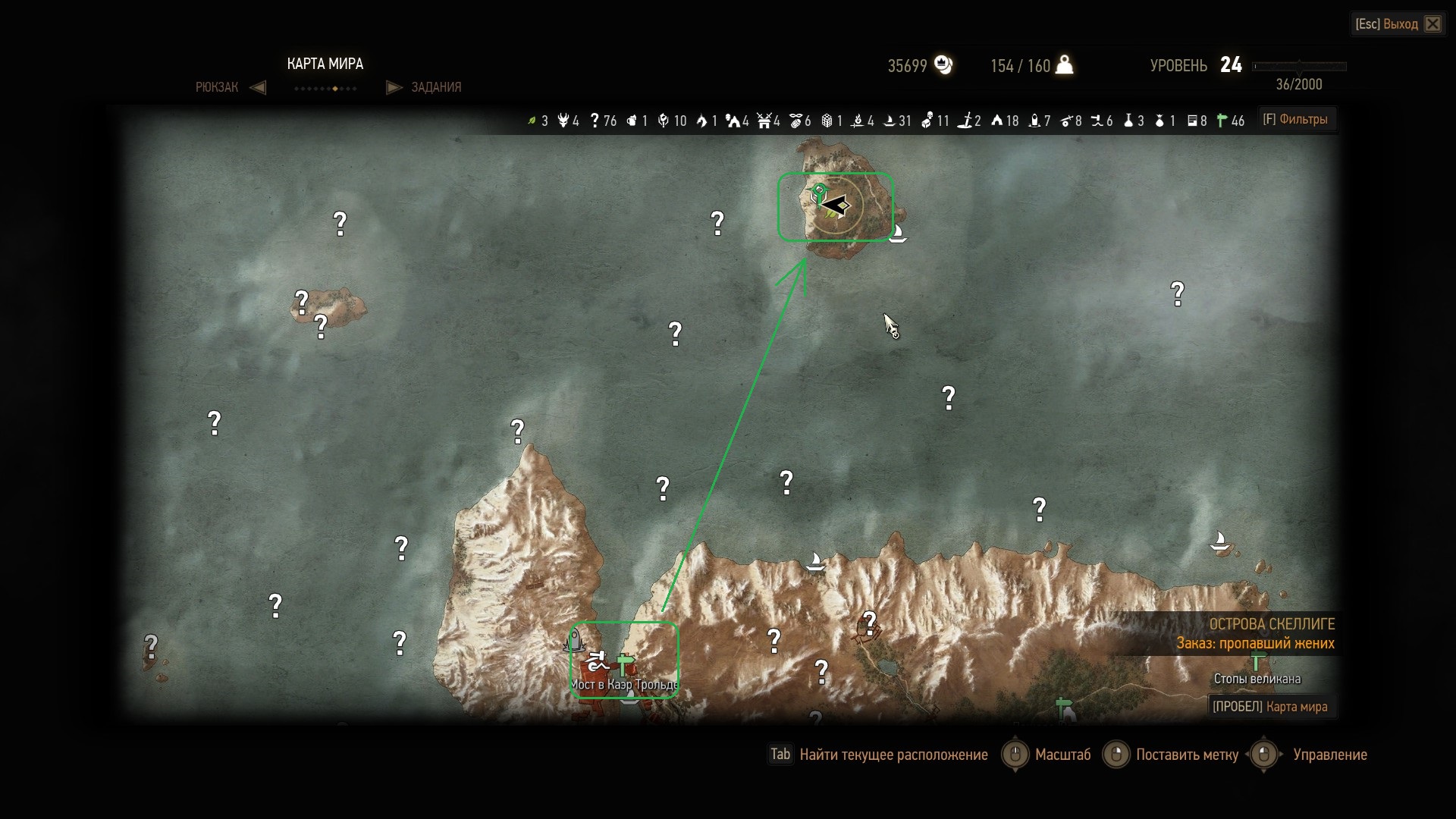The height and width of the screenshot is (819, 1456).
Task: Toggle the filter icon with count 18
Action: coord(997,121)
